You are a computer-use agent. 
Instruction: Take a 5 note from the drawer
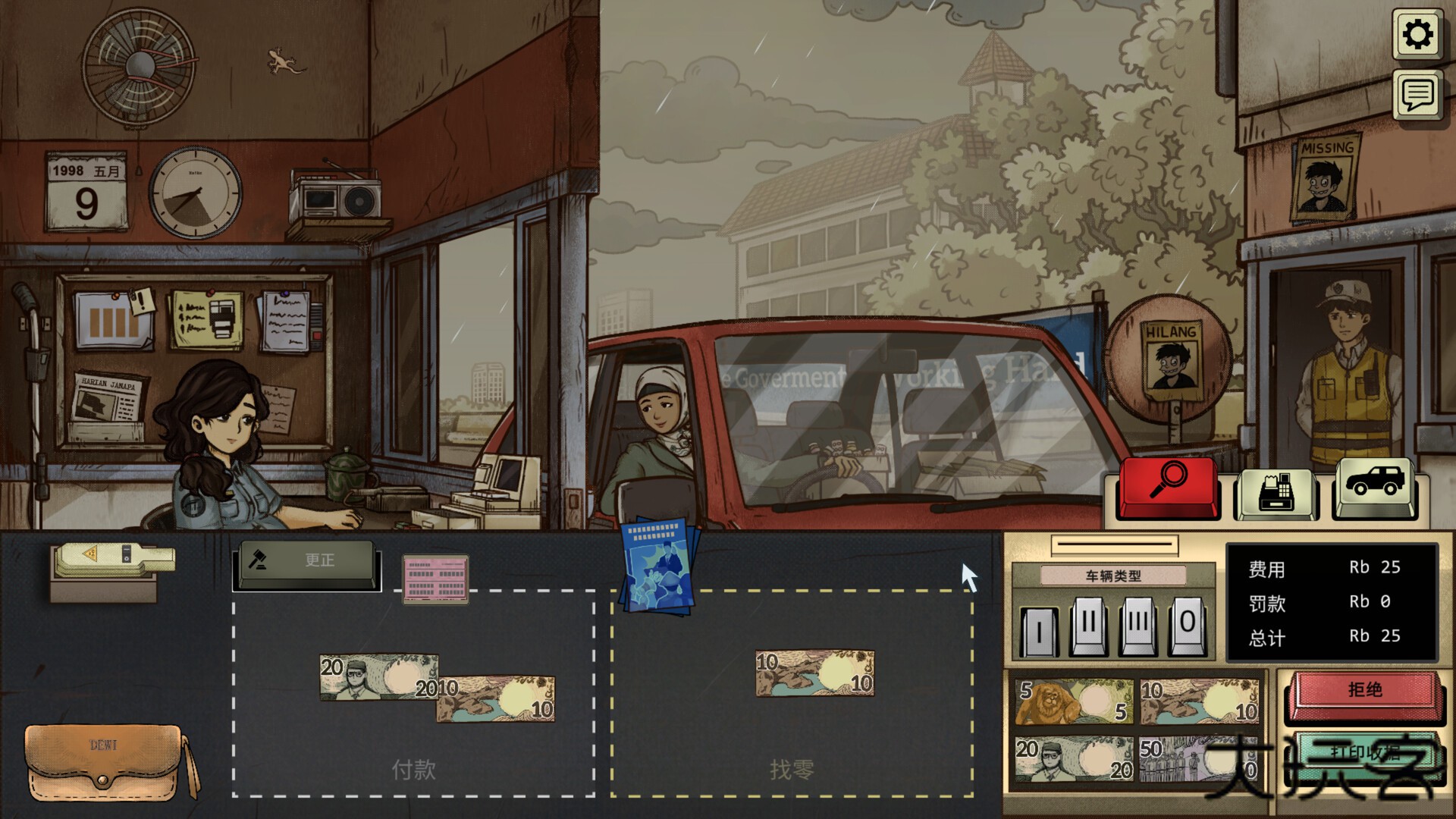1074,701
